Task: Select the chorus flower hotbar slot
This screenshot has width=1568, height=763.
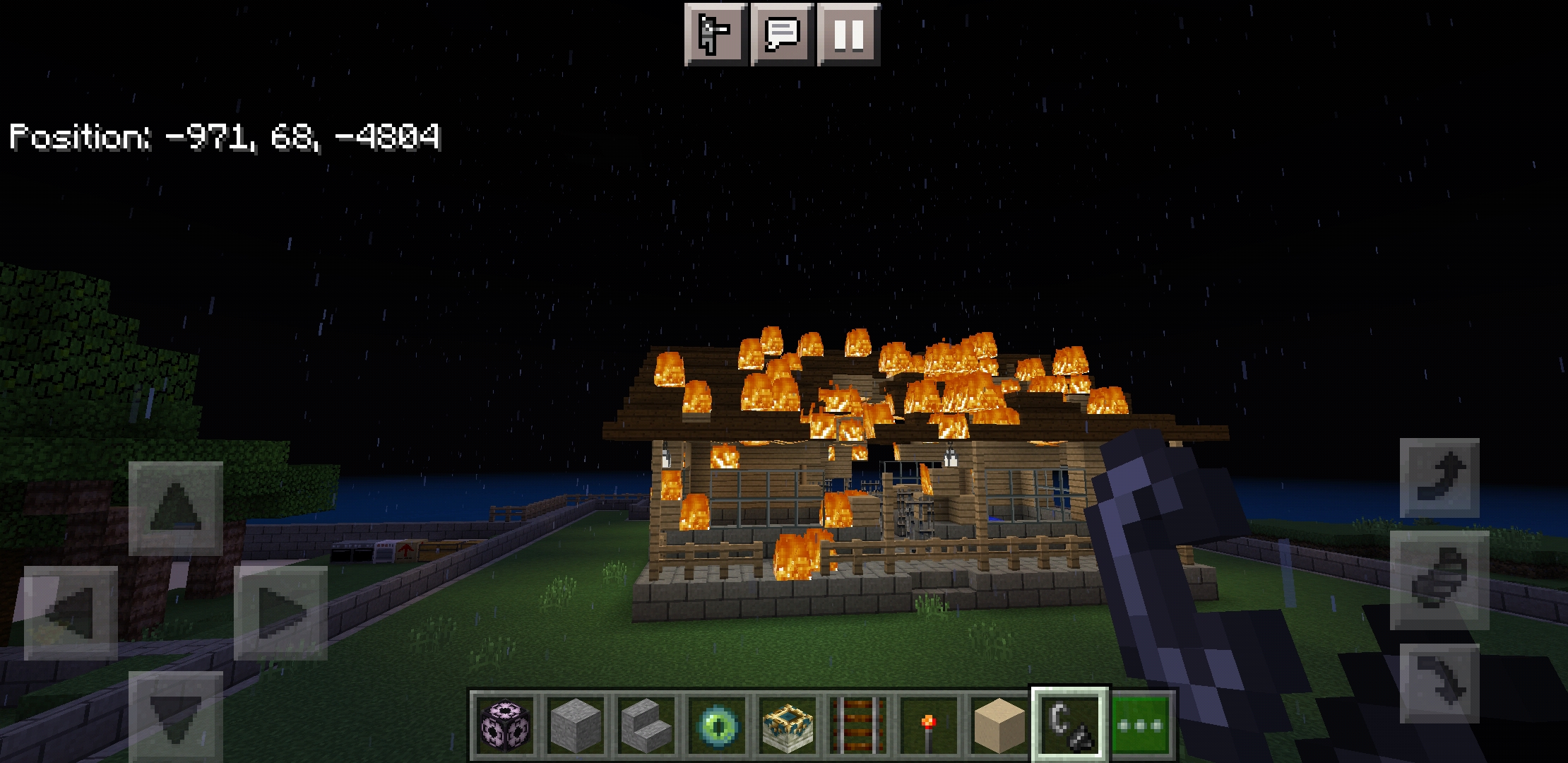Action: click(x=504, y=726)
